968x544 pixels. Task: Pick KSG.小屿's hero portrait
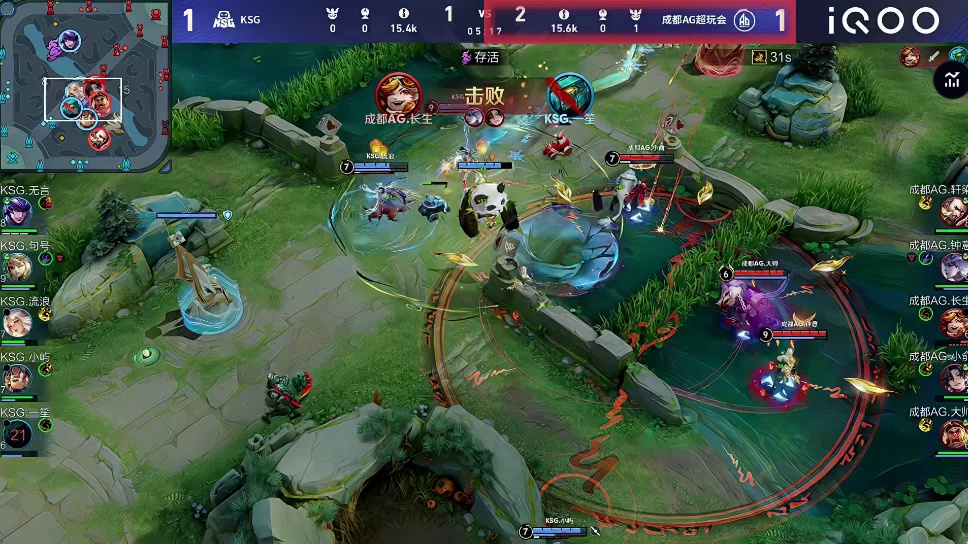tap(17, 377)
